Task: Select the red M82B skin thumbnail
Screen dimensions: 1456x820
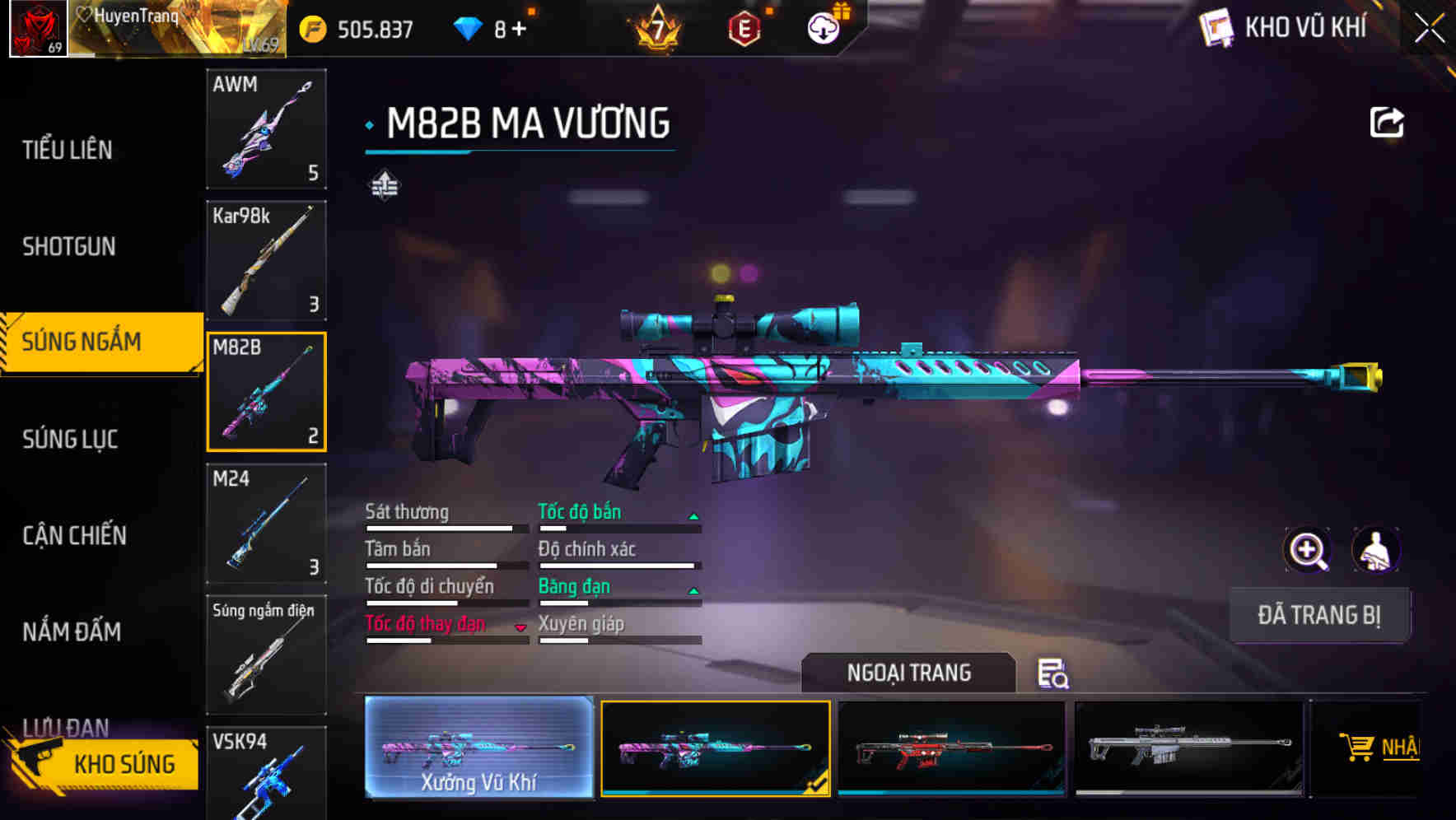Action: click(x=952, y=748)
